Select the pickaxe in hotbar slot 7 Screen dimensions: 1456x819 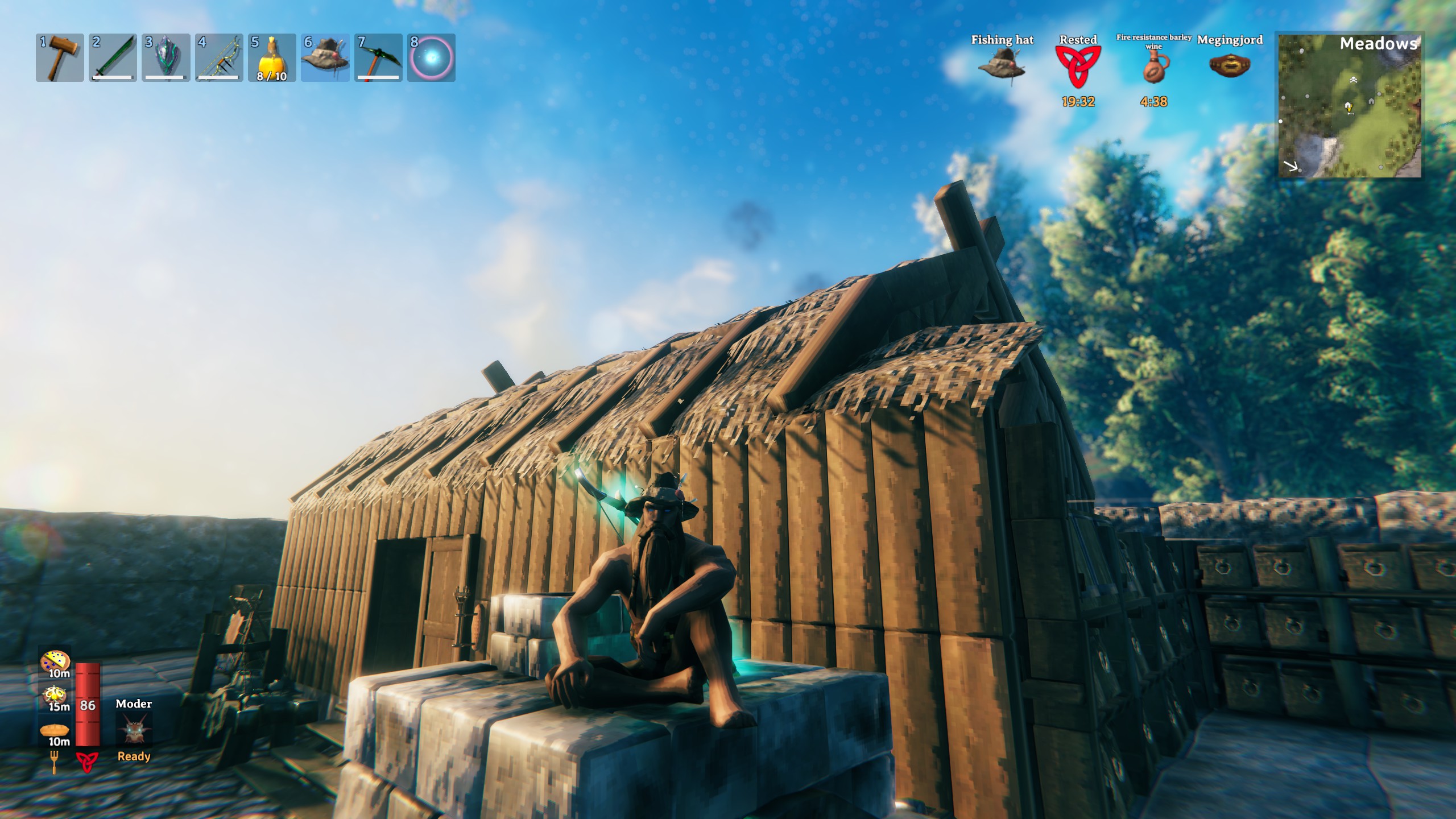click(x=377, y=59)
